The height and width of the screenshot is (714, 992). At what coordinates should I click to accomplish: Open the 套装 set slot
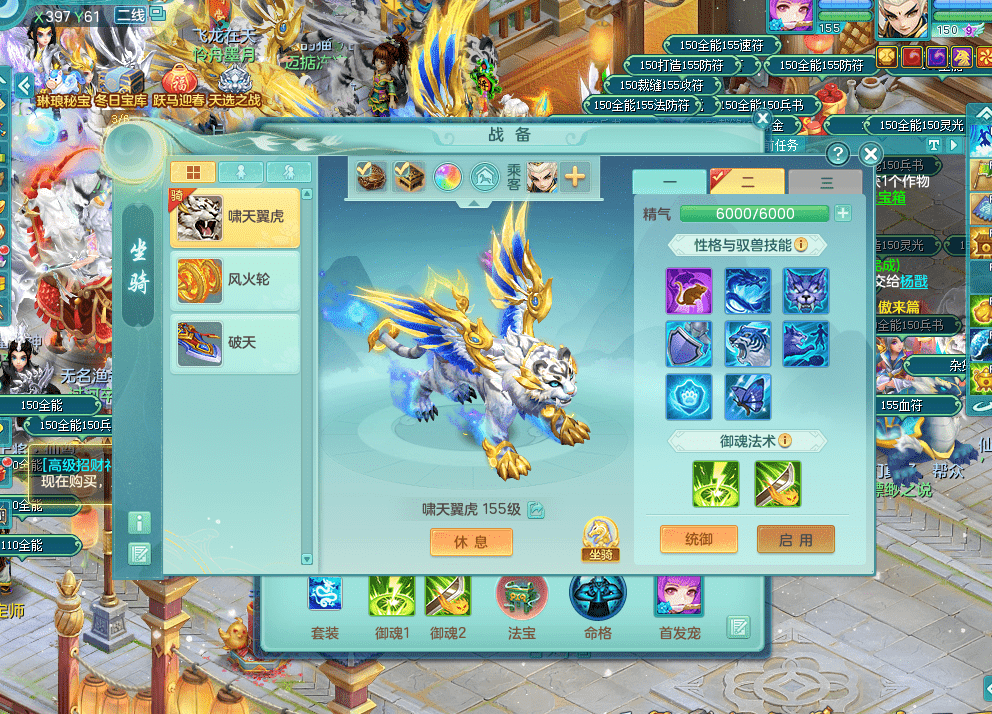[x=324, y=596]
